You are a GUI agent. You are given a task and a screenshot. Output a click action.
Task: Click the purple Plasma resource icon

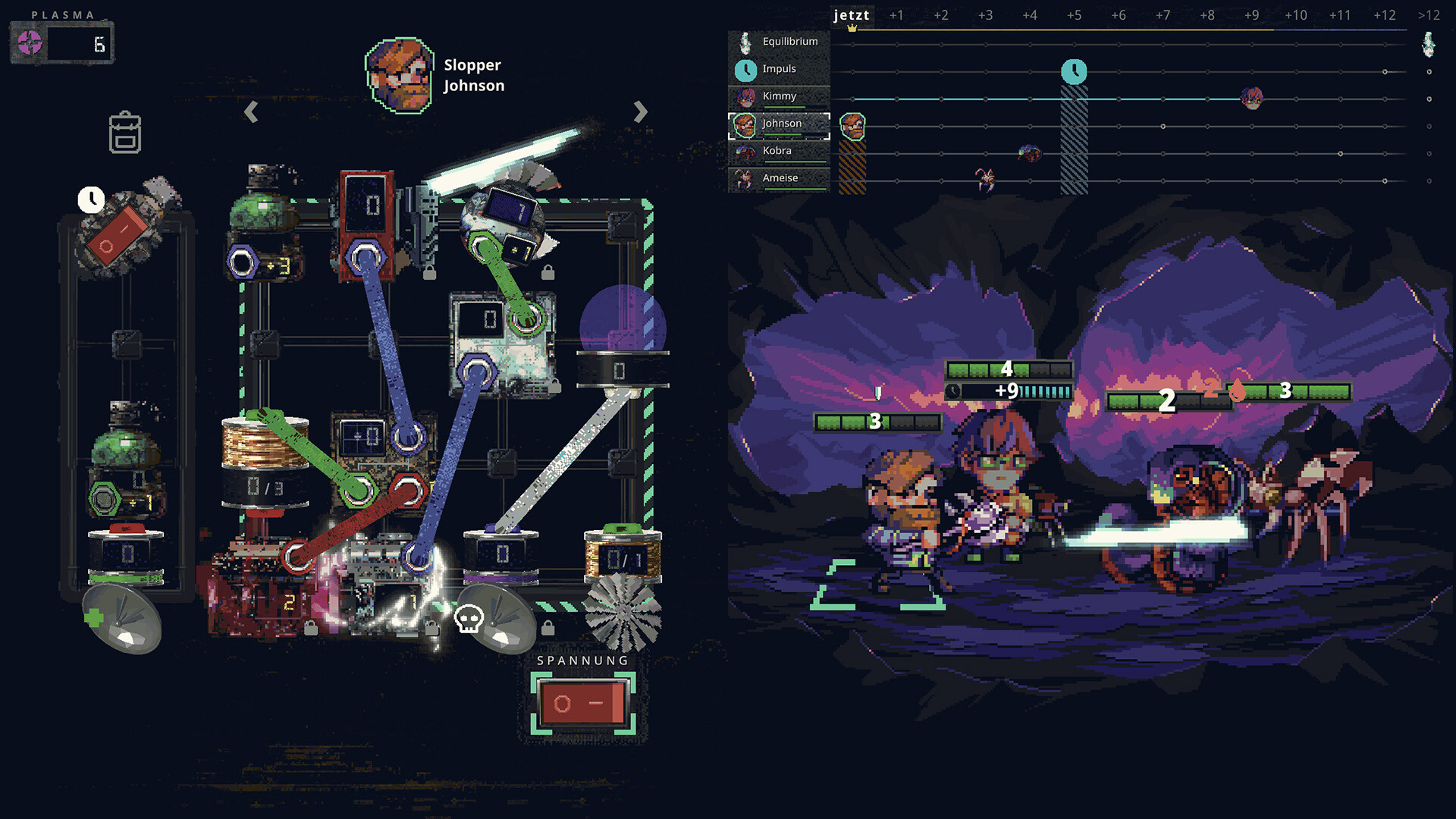click(29, 42)
